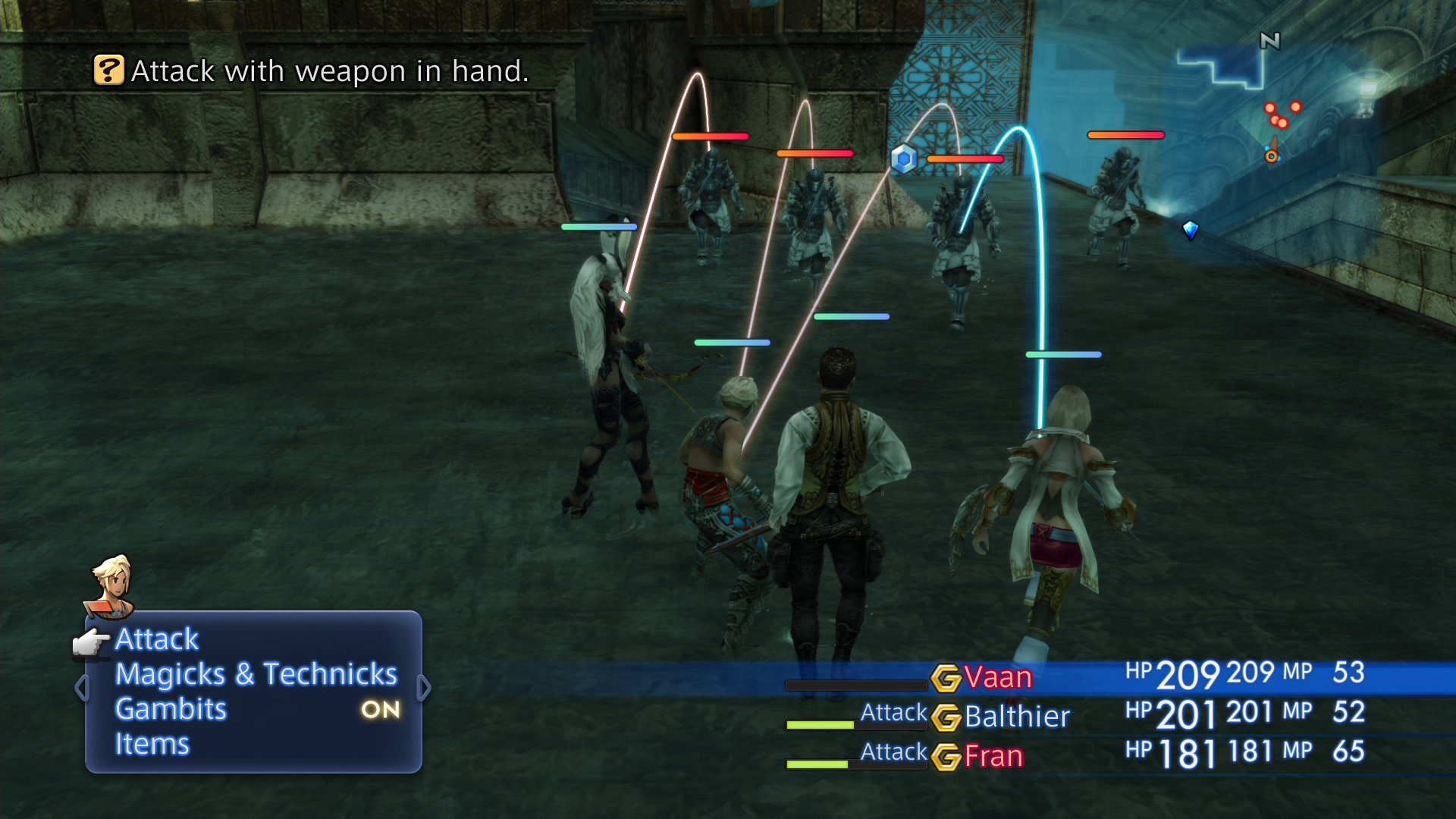Click the red HP bar above the center enemy

click(965, 159)
